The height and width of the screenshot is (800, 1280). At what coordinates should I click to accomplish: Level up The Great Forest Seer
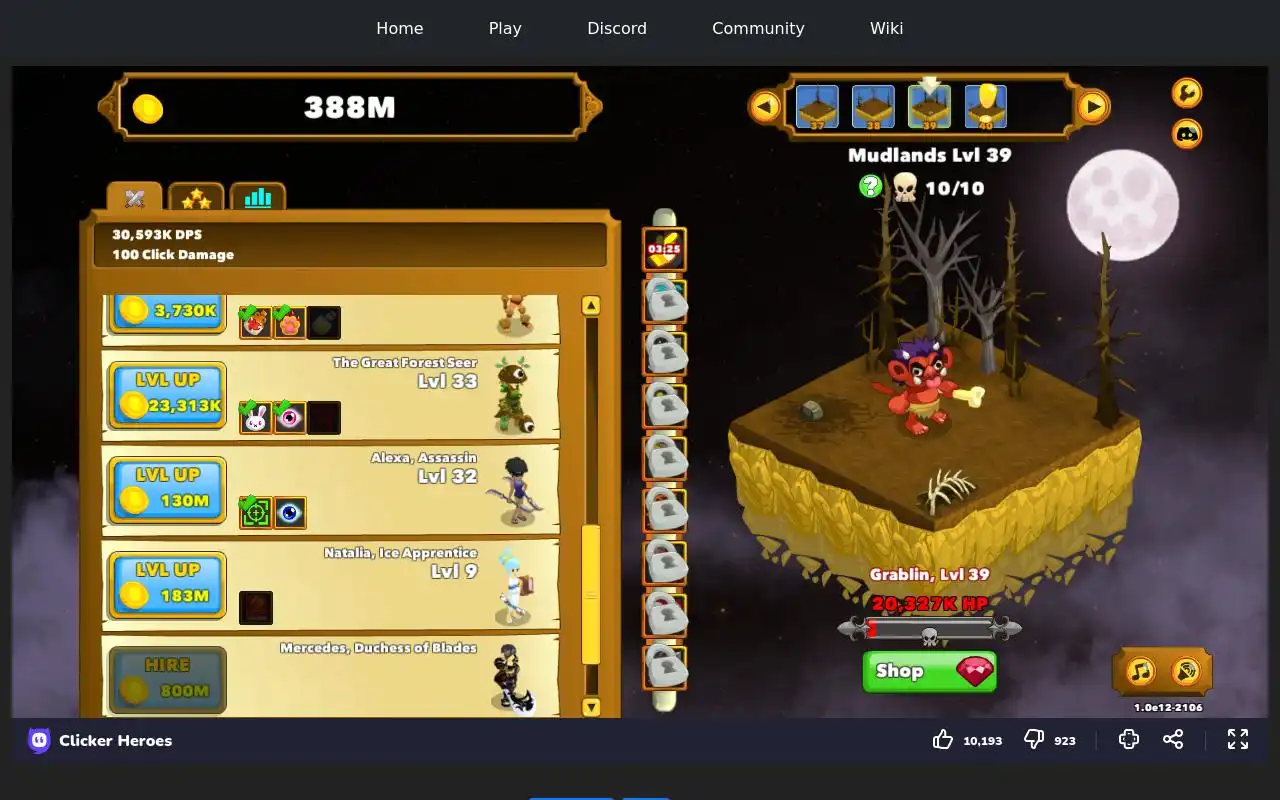coord(167,394)
